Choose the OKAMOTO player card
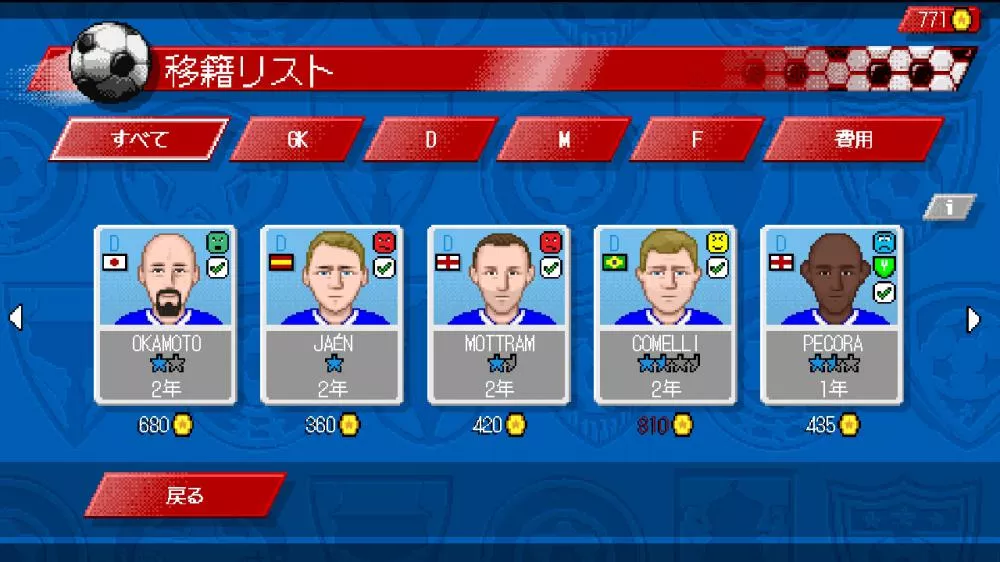 (166, 314)
